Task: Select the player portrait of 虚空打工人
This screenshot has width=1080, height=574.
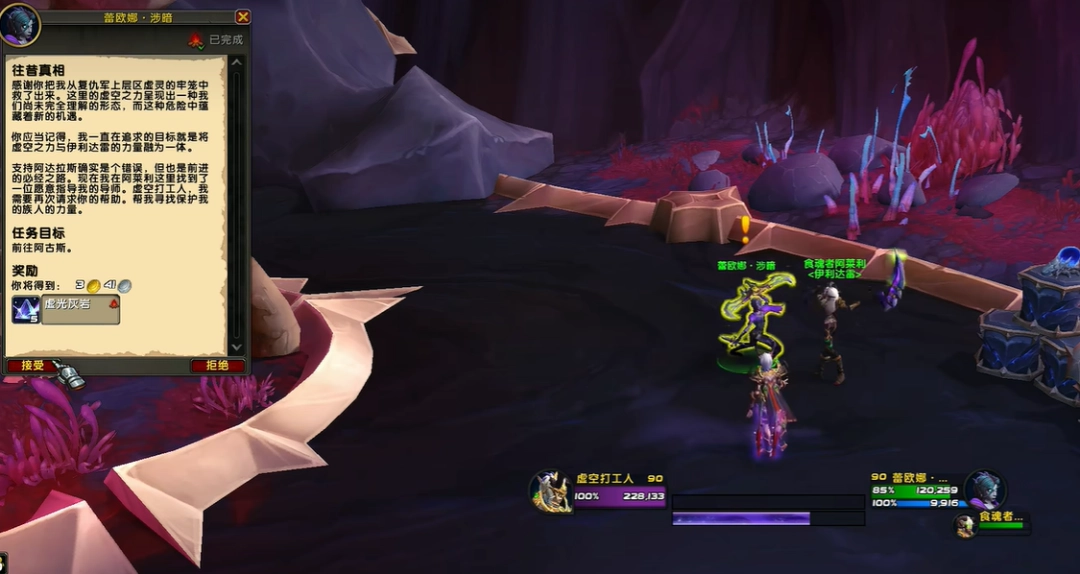Action: tap(550, 492)
